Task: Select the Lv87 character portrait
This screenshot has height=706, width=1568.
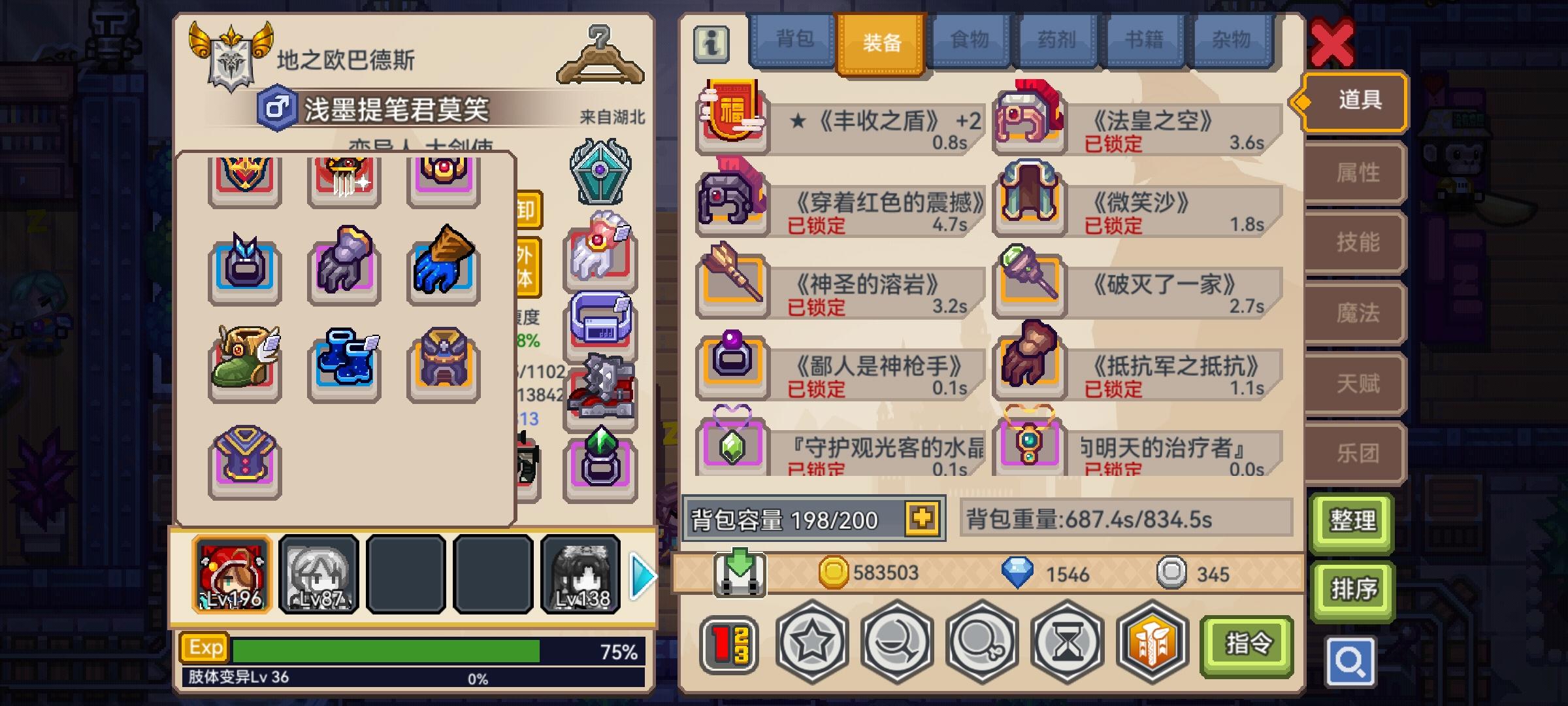Action: coord(318,574)
